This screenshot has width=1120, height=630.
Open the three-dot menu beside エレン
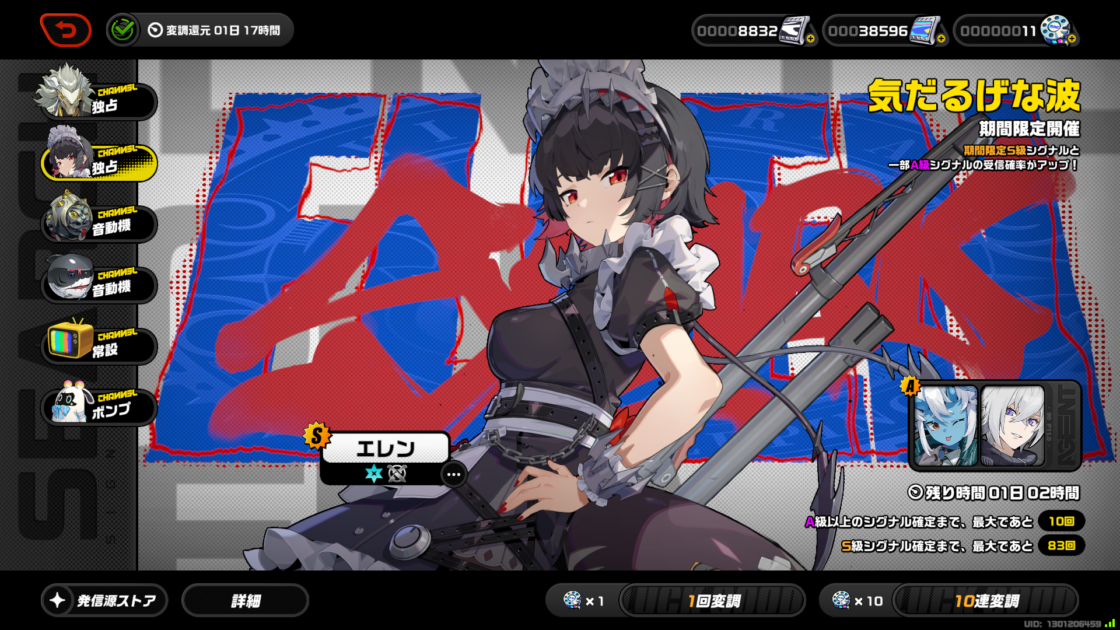pos(453,474)
